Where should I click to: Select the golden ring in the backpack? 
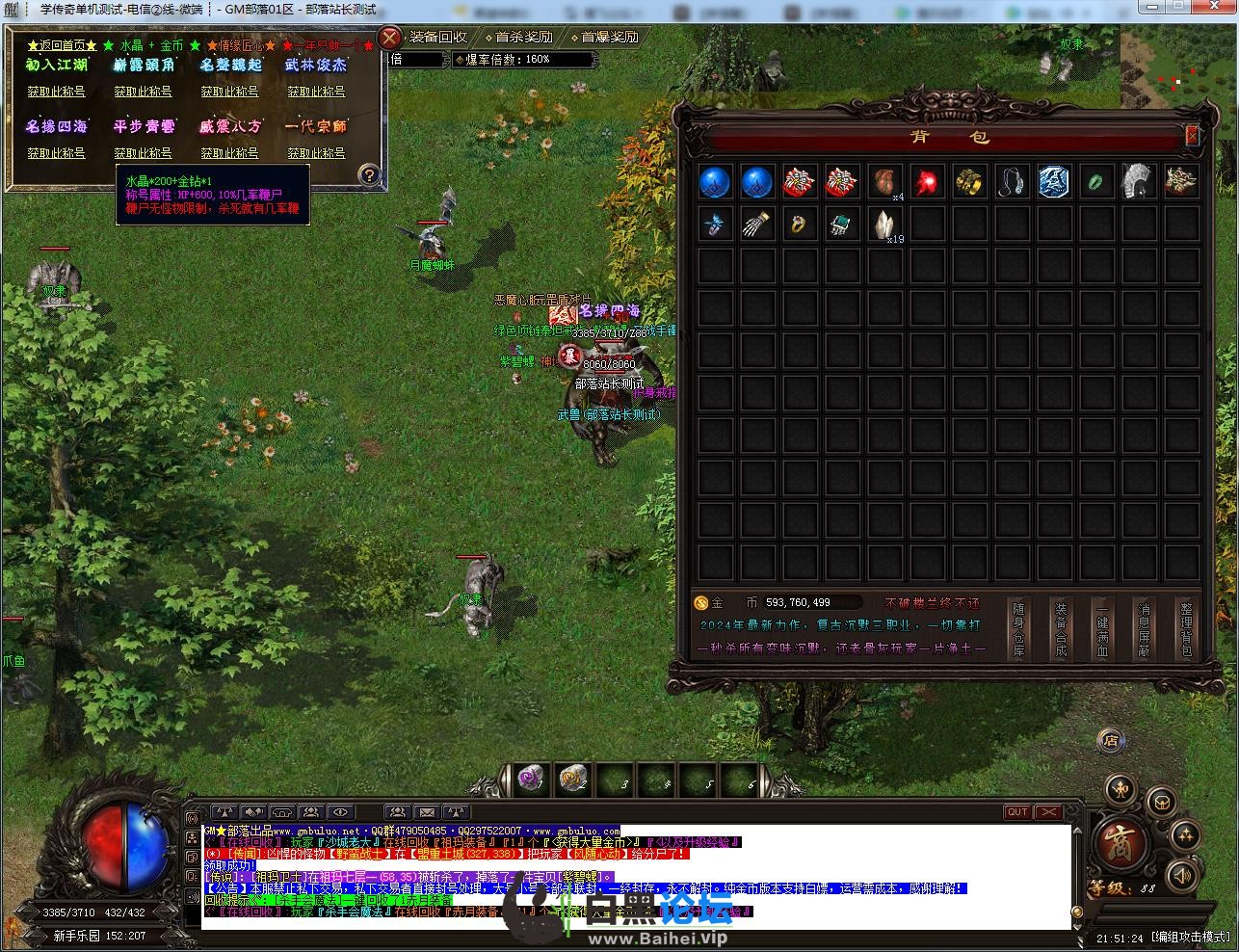[x=800, y=225]
